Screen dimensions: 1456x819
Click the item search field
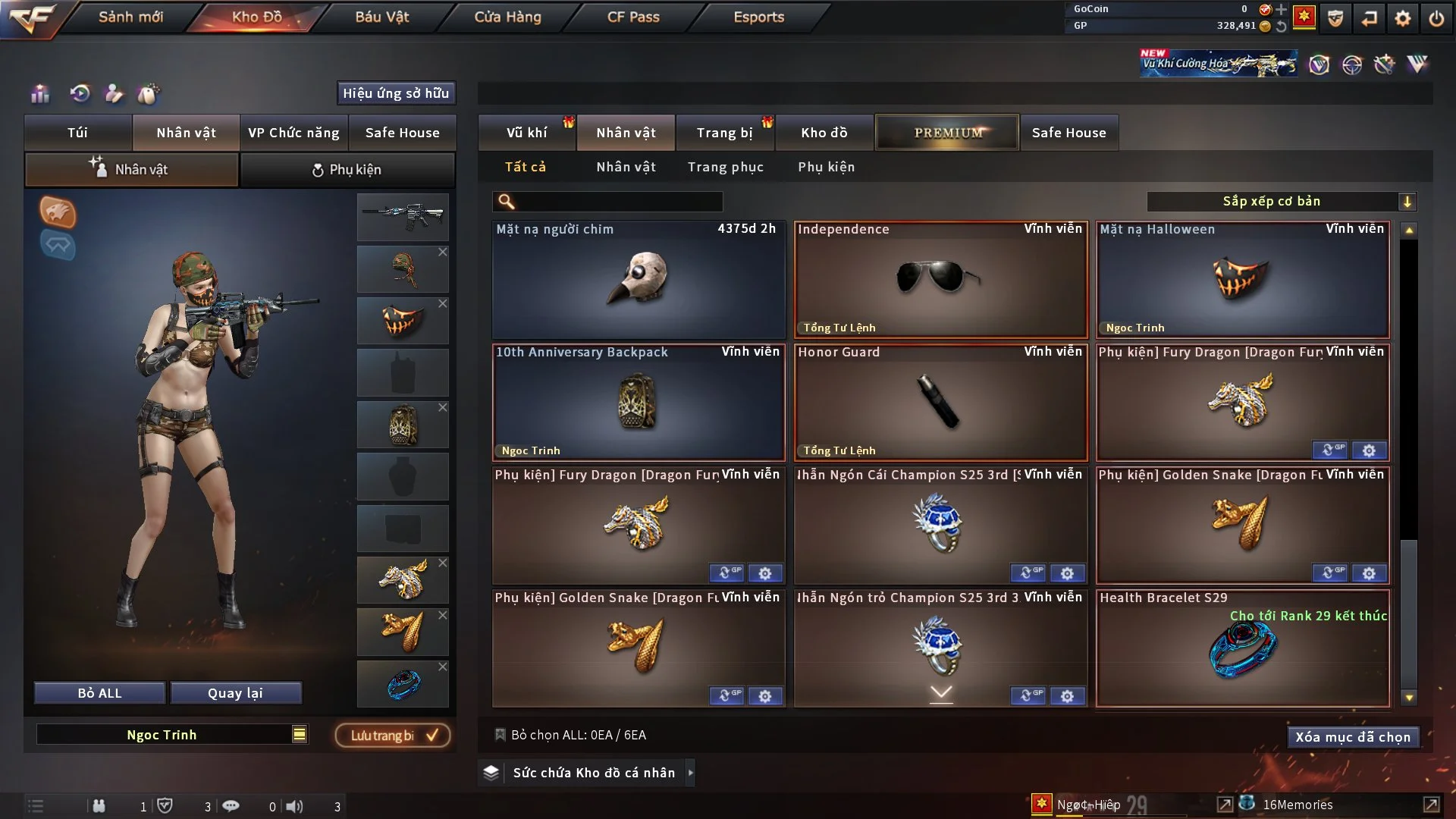coord(618,201)
